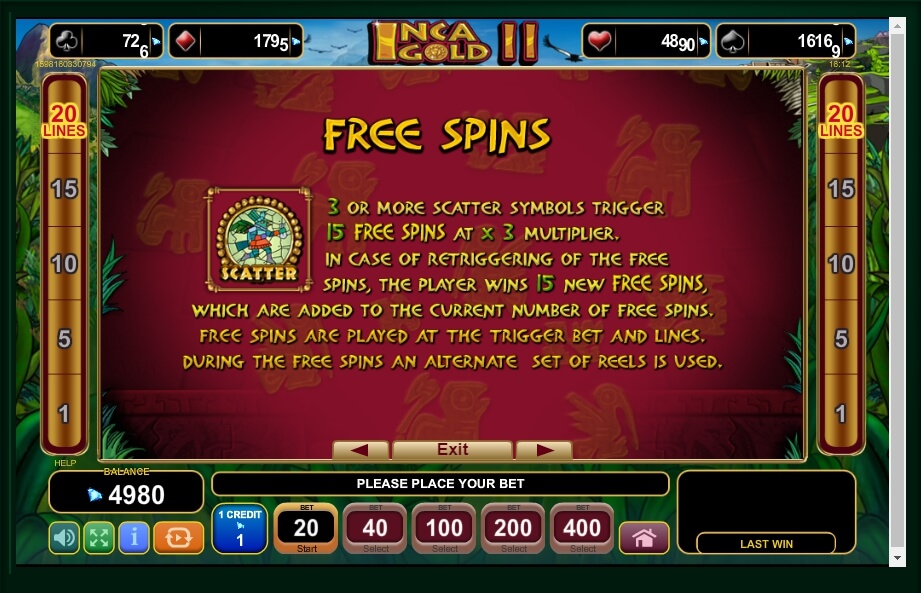This screenshot has height=593, width=921.
Task: Select the 200 bet option
Action: tap(513, 528)
